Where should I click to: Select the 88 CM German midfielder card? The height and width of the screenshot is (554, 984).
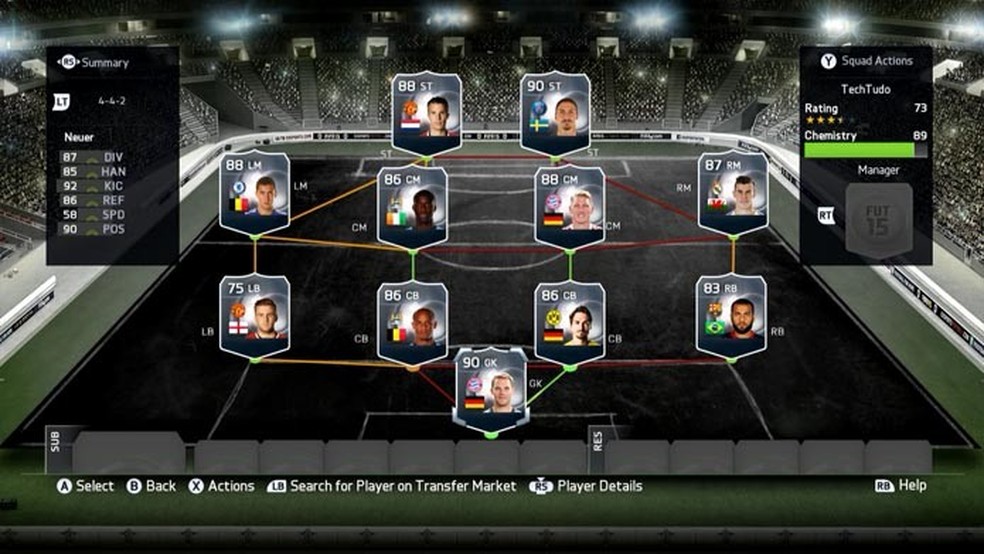coord(570,206)
